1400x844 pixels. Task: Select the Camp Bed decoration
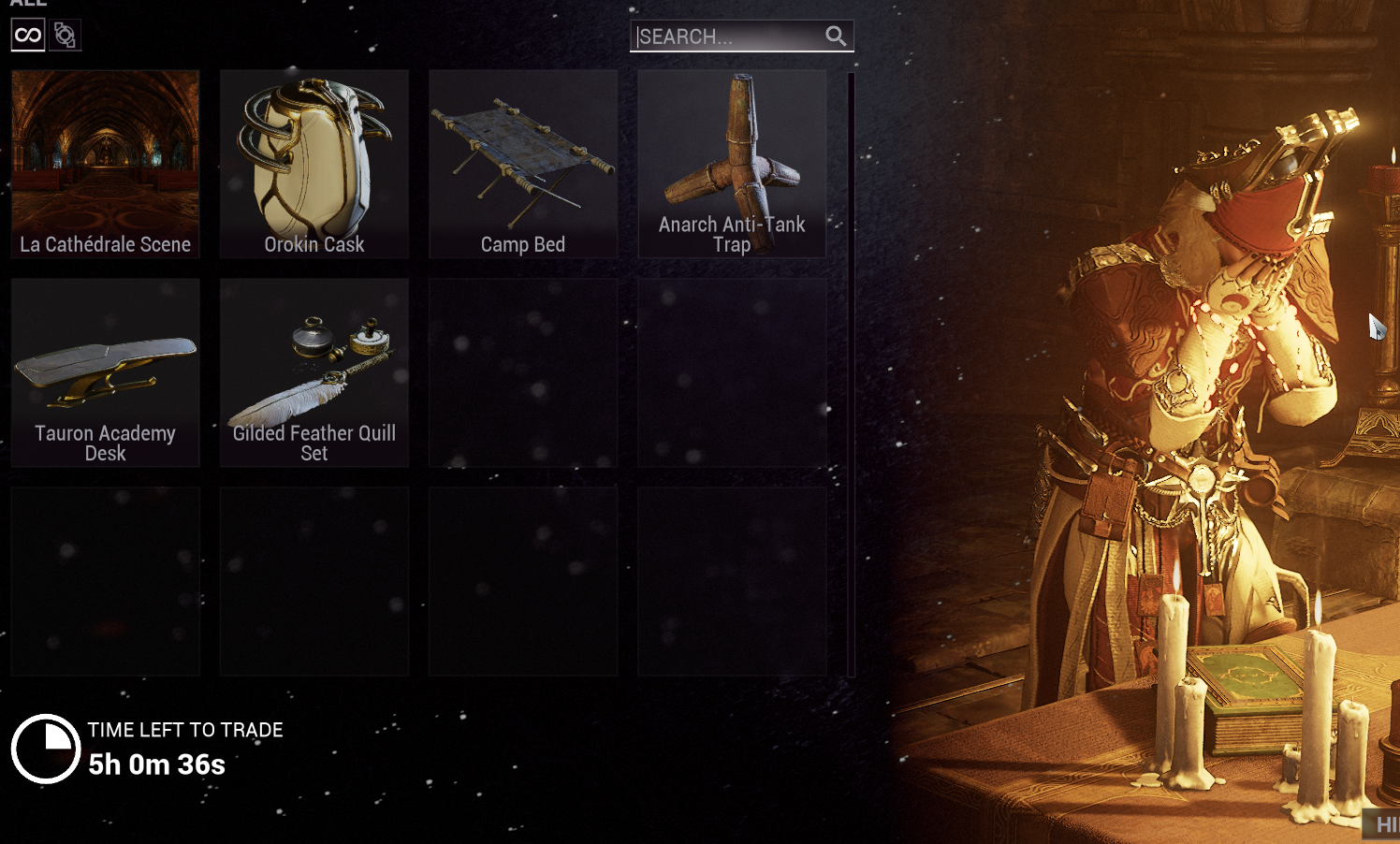pos(523,164)
